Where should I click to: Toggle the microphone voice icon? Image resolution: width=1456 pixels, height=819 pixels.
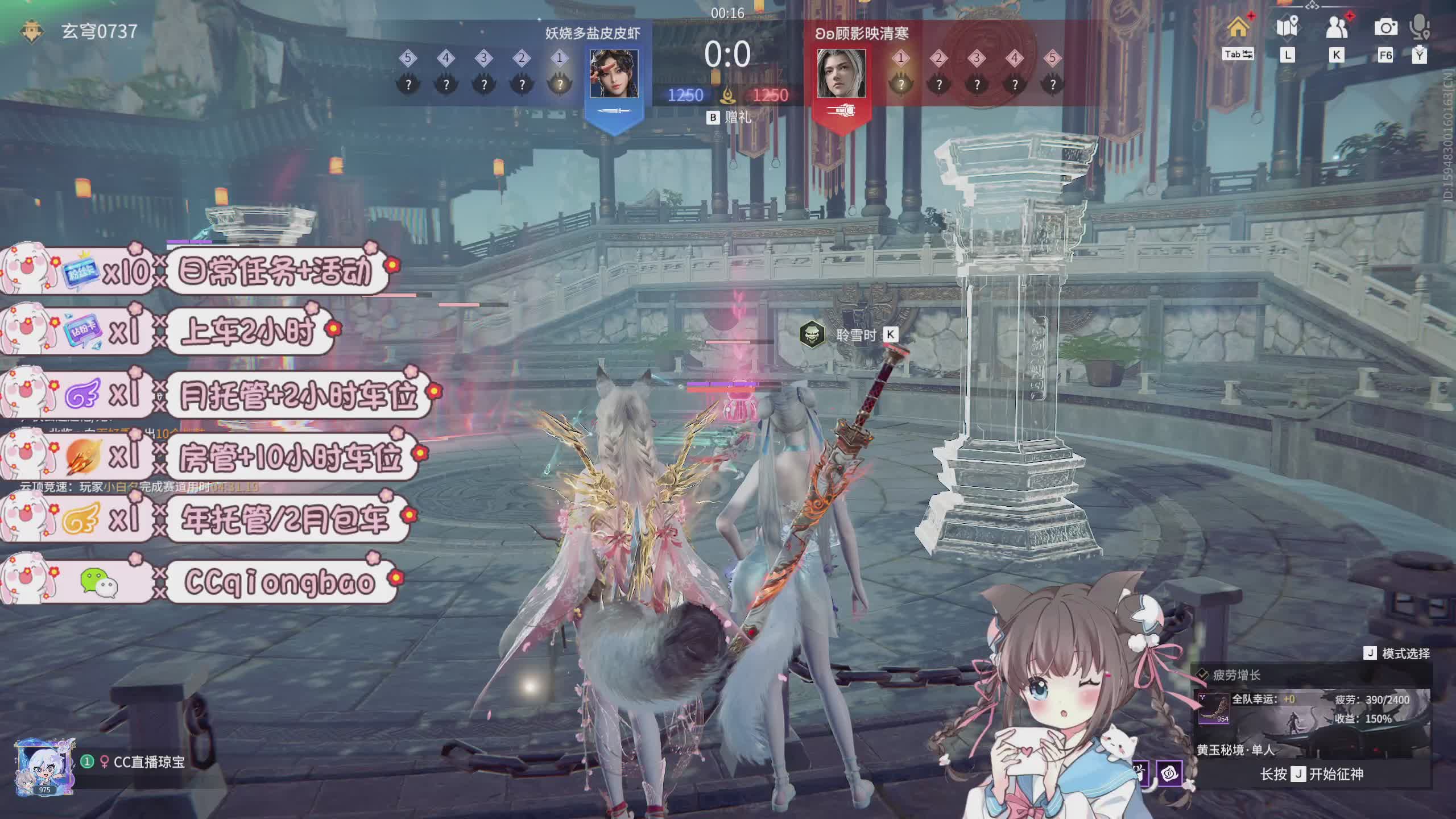pos(1420,27)
